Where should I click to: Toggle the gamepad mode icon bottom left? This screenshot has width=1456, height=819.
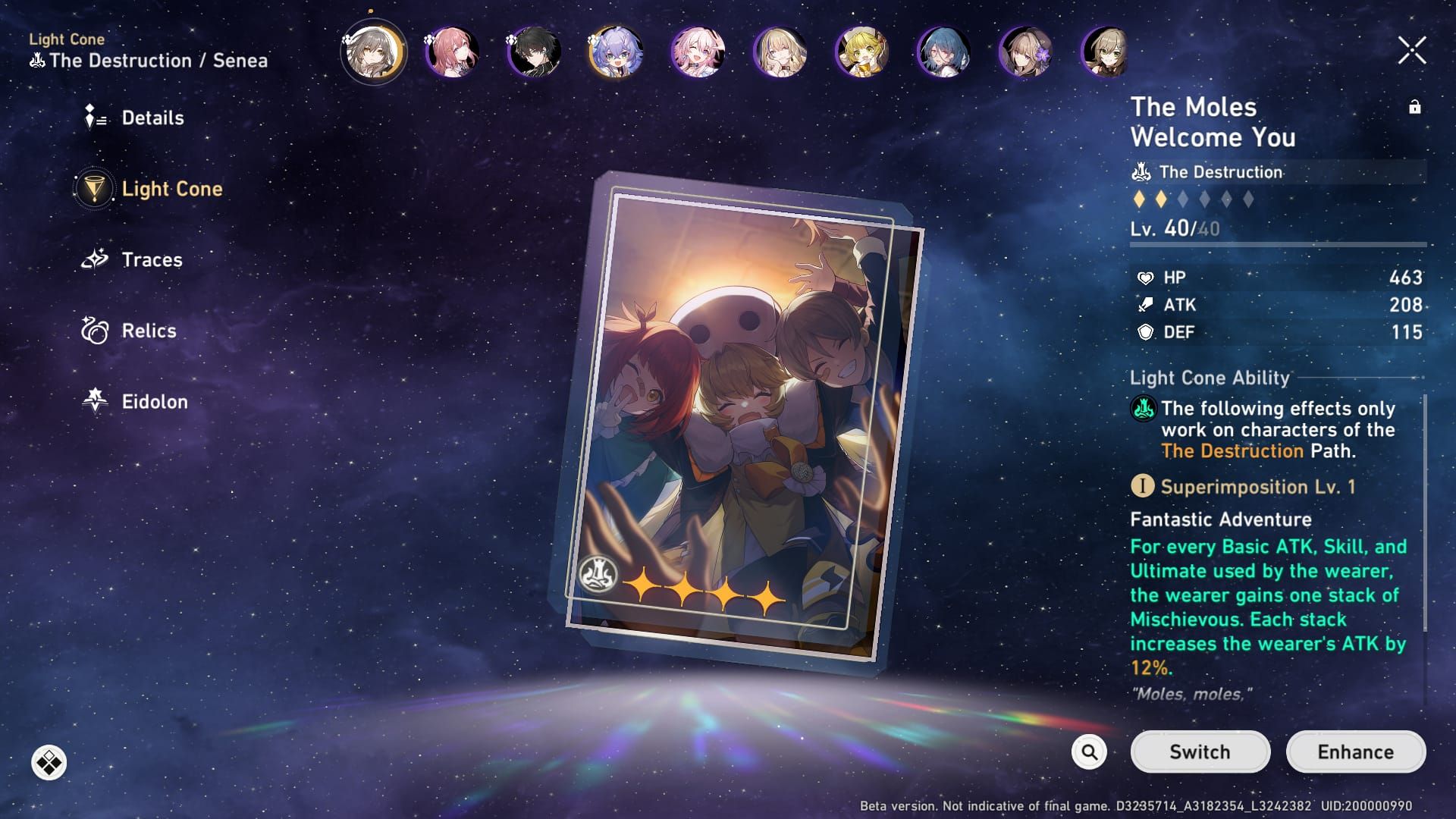coord(50,762)
